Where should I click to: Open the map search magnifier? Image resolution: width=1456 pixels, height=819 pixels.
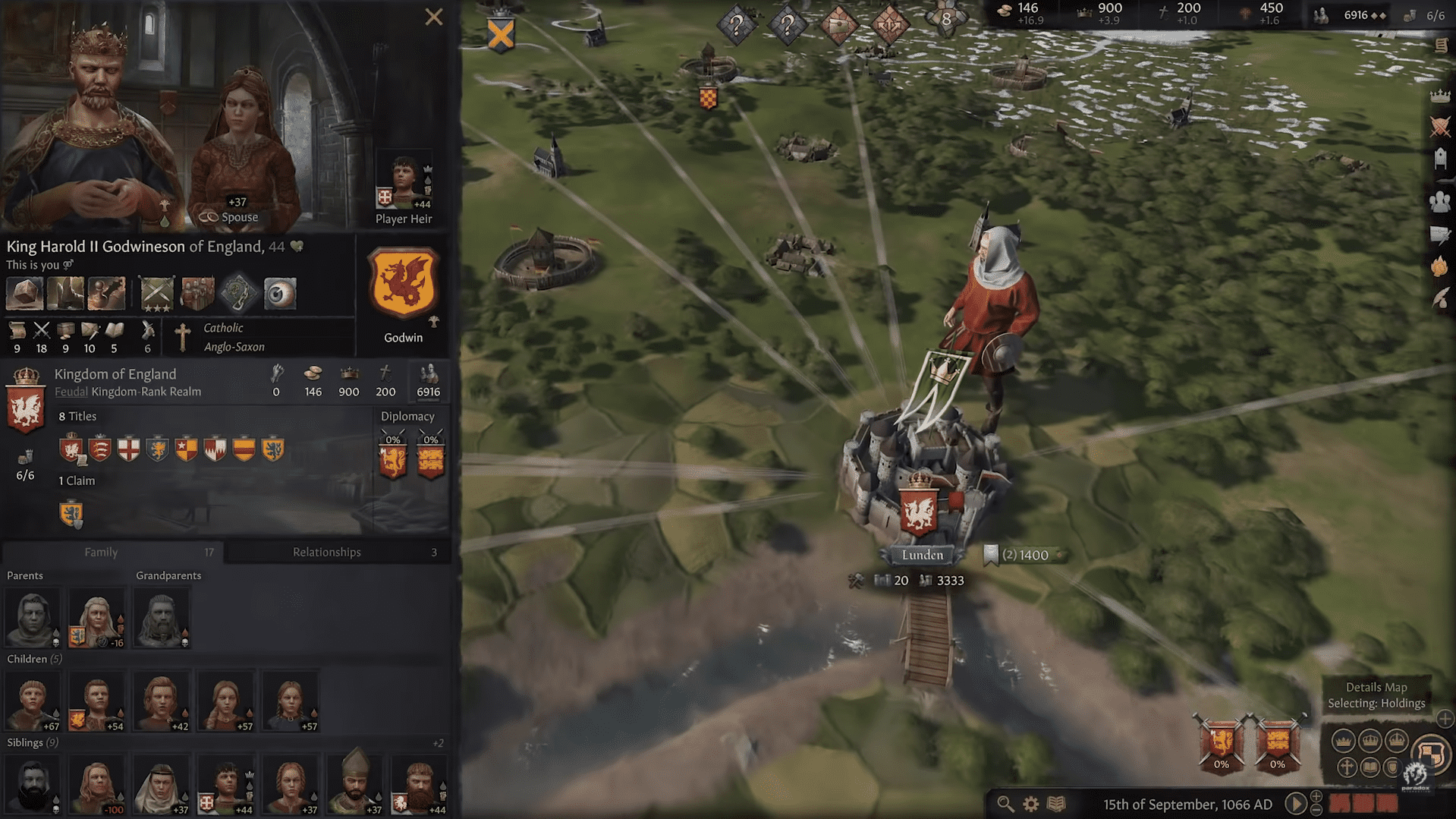point(1005,804)
